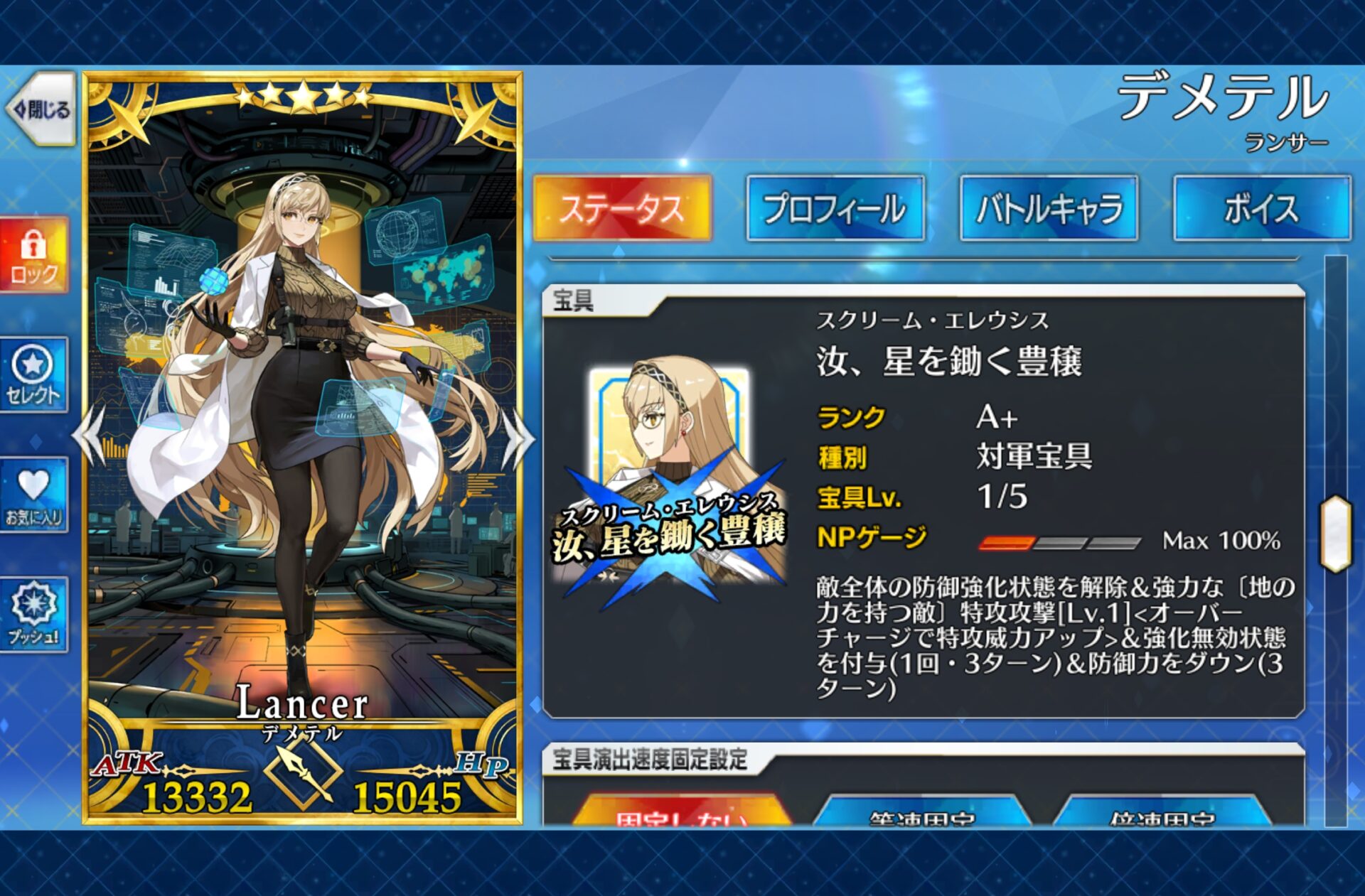1365x896 pixels.
Task: Tap the プッシュ! push button
Action: click(33, 614)
